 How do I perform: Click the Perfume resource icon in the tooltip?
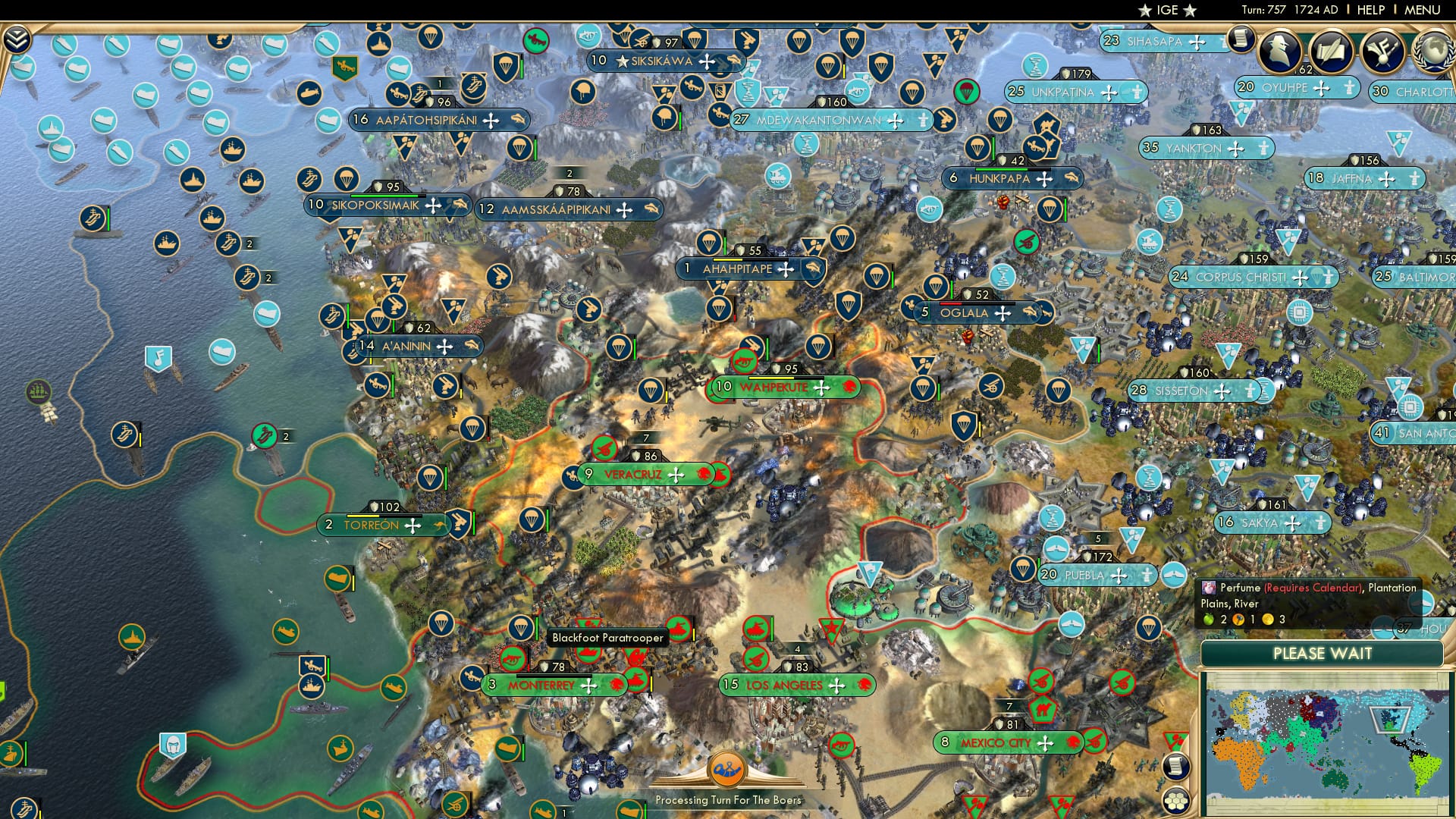1210,589
